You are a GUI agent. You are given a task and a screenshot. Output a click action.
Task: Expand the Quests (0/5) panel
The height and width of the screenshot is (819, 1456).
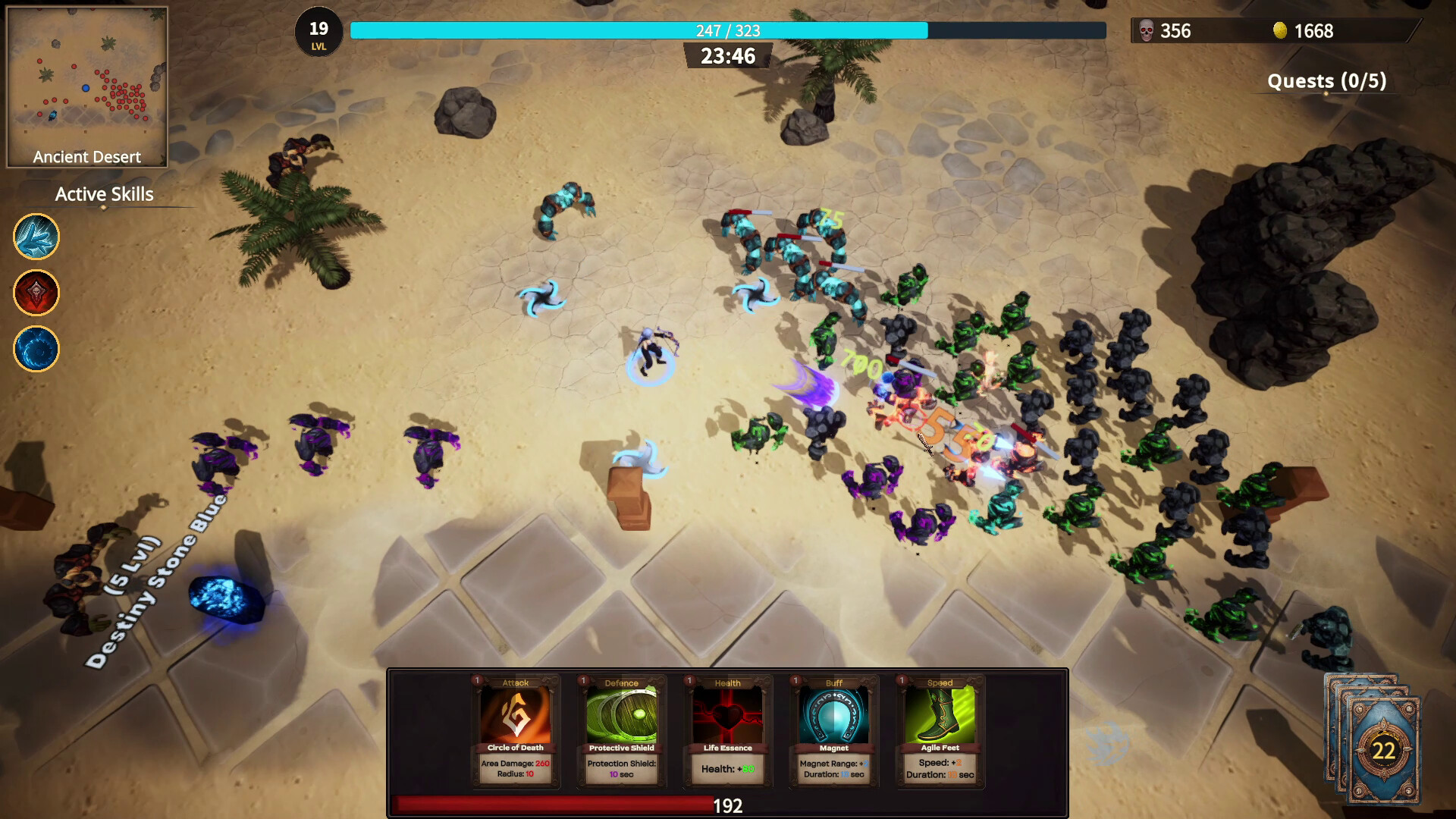[x=1327, y=81]
